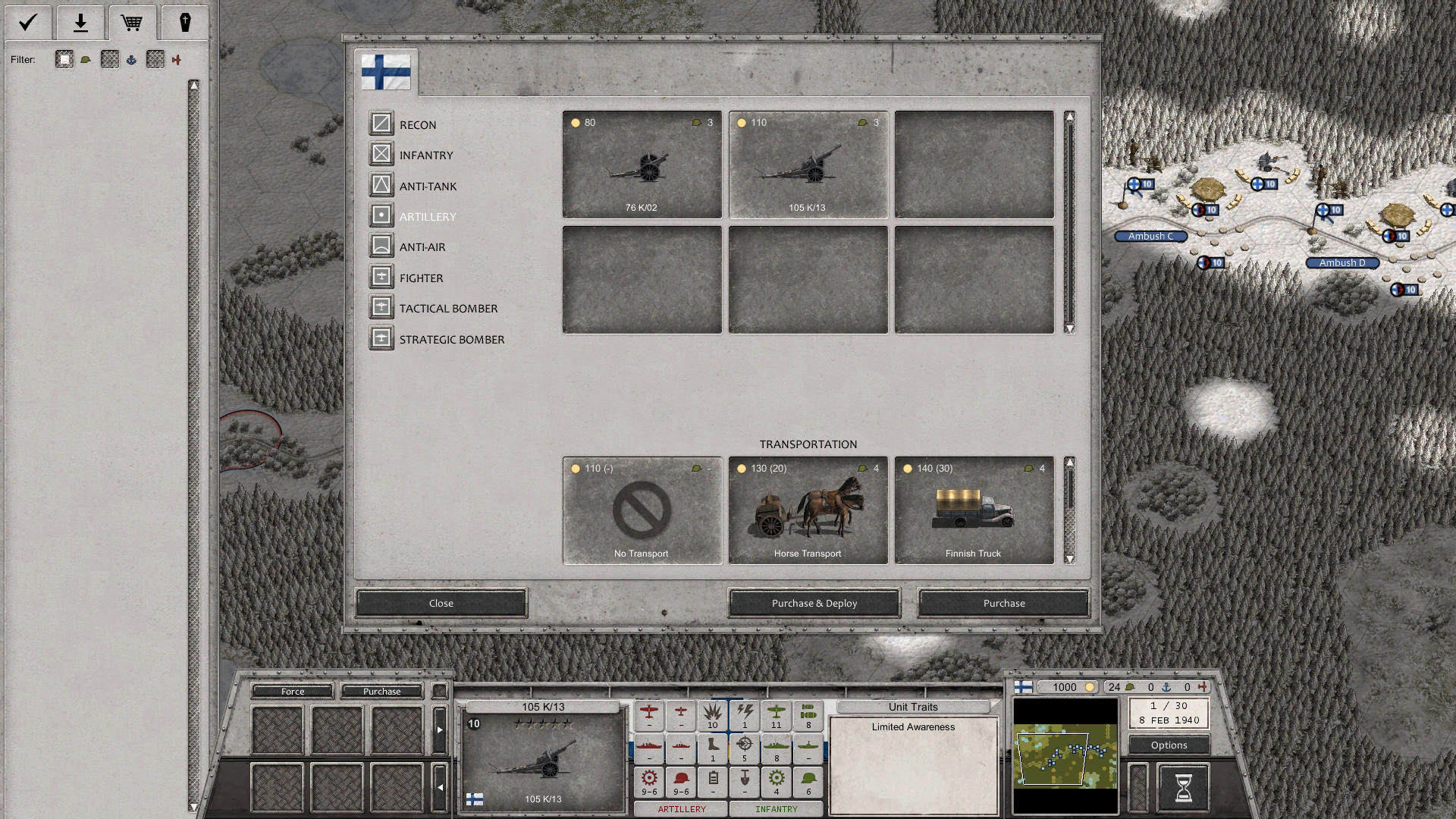Click the hourglass end turn button
This screenshot has height=819, width=1456.
[x=1184, y=788]
